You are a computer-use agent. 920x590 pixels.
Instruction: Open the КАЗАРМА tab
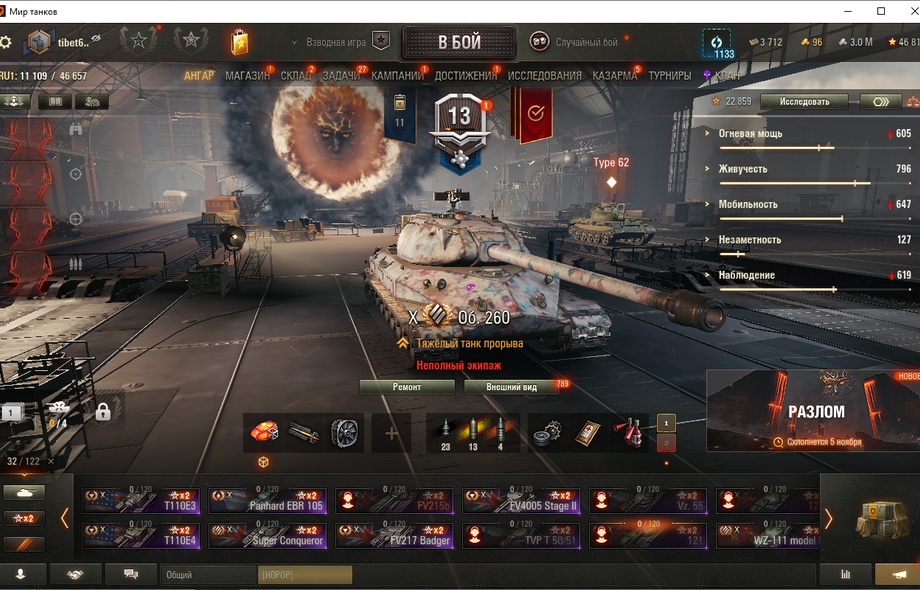614,76
